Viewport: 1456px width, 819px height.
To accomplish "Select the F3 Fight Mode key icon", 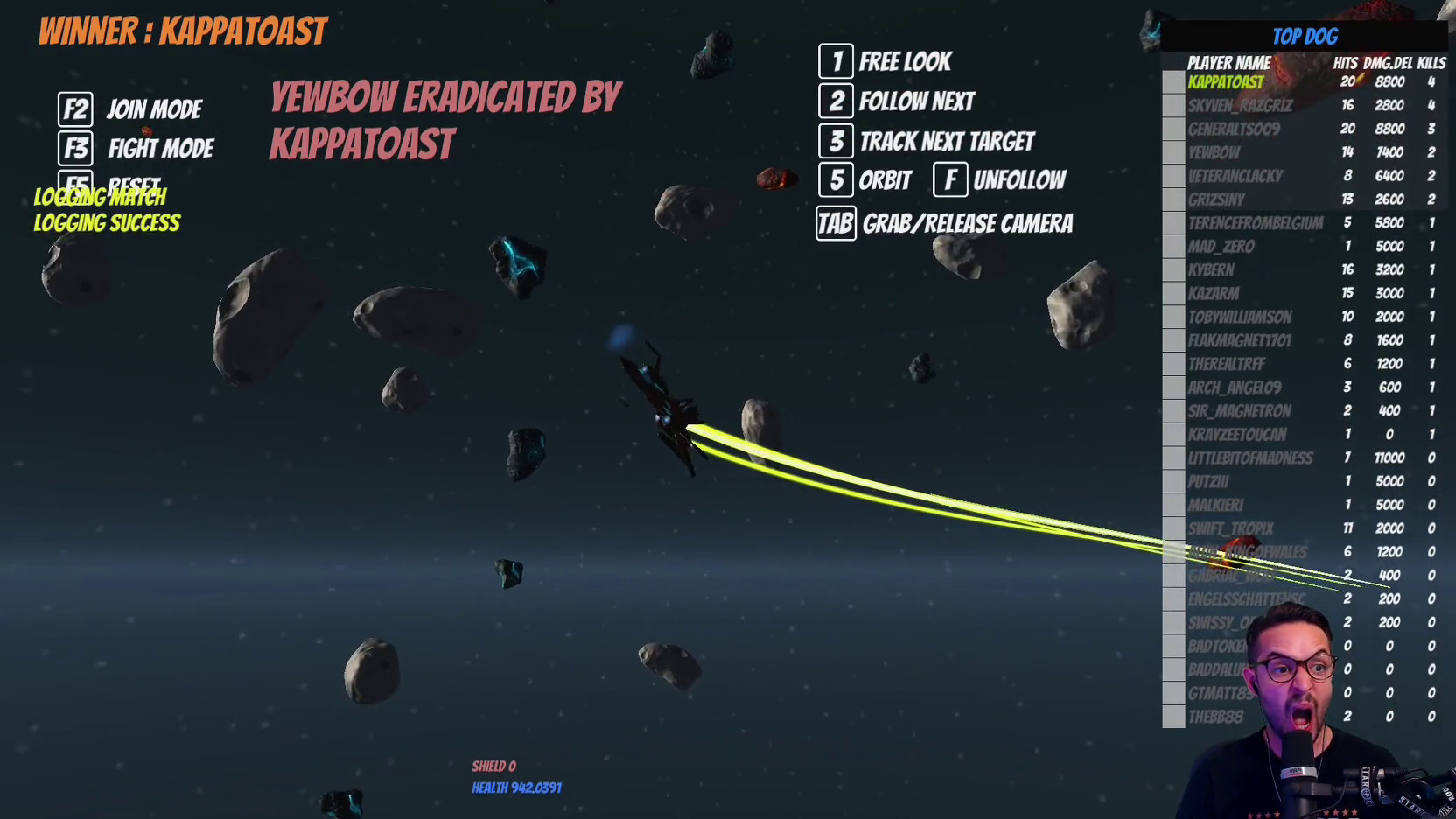I will click(x=75, y=148).
